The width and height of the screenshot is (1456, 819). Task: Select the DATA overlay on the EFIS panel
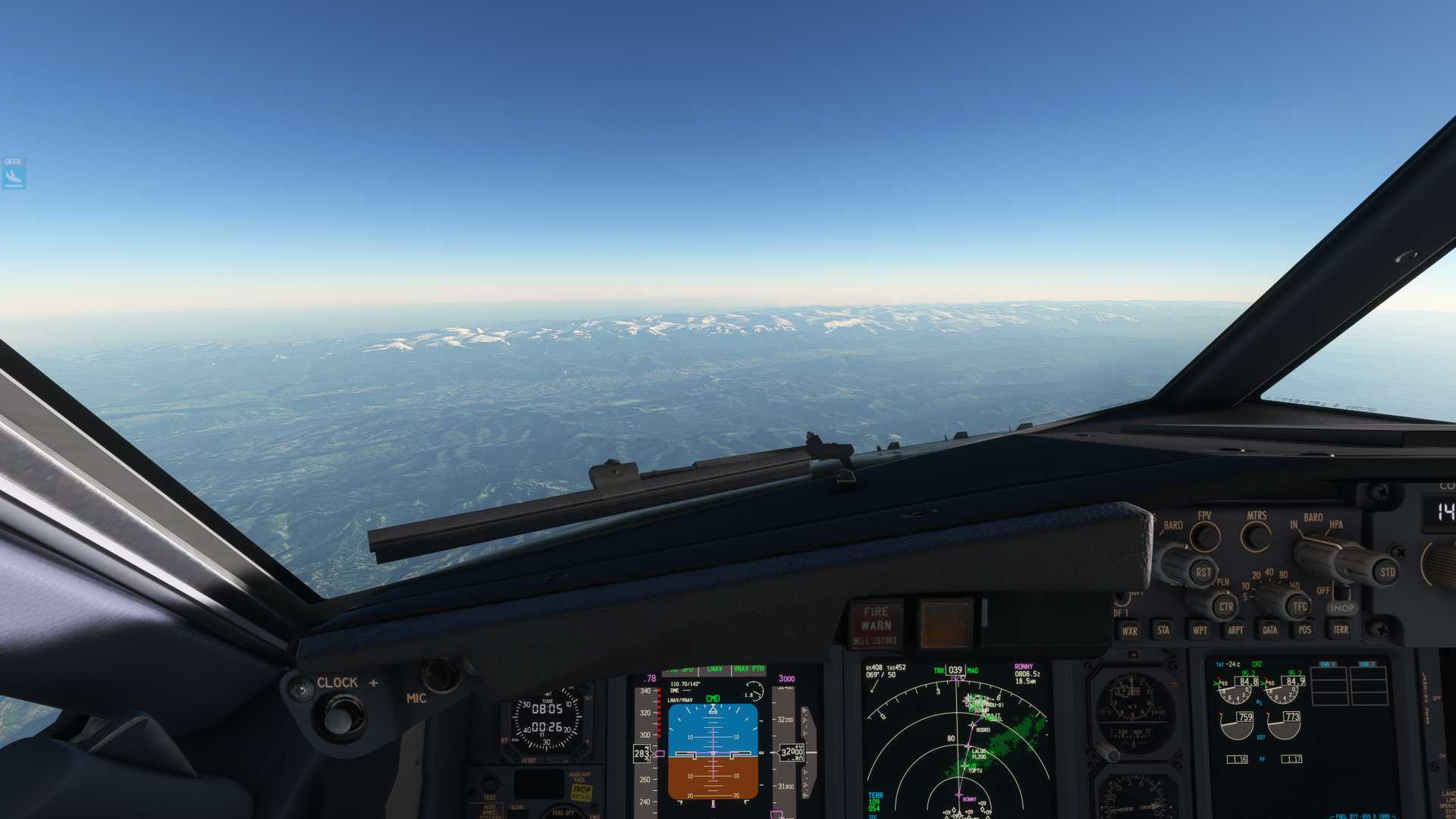tap(1270, 630)
